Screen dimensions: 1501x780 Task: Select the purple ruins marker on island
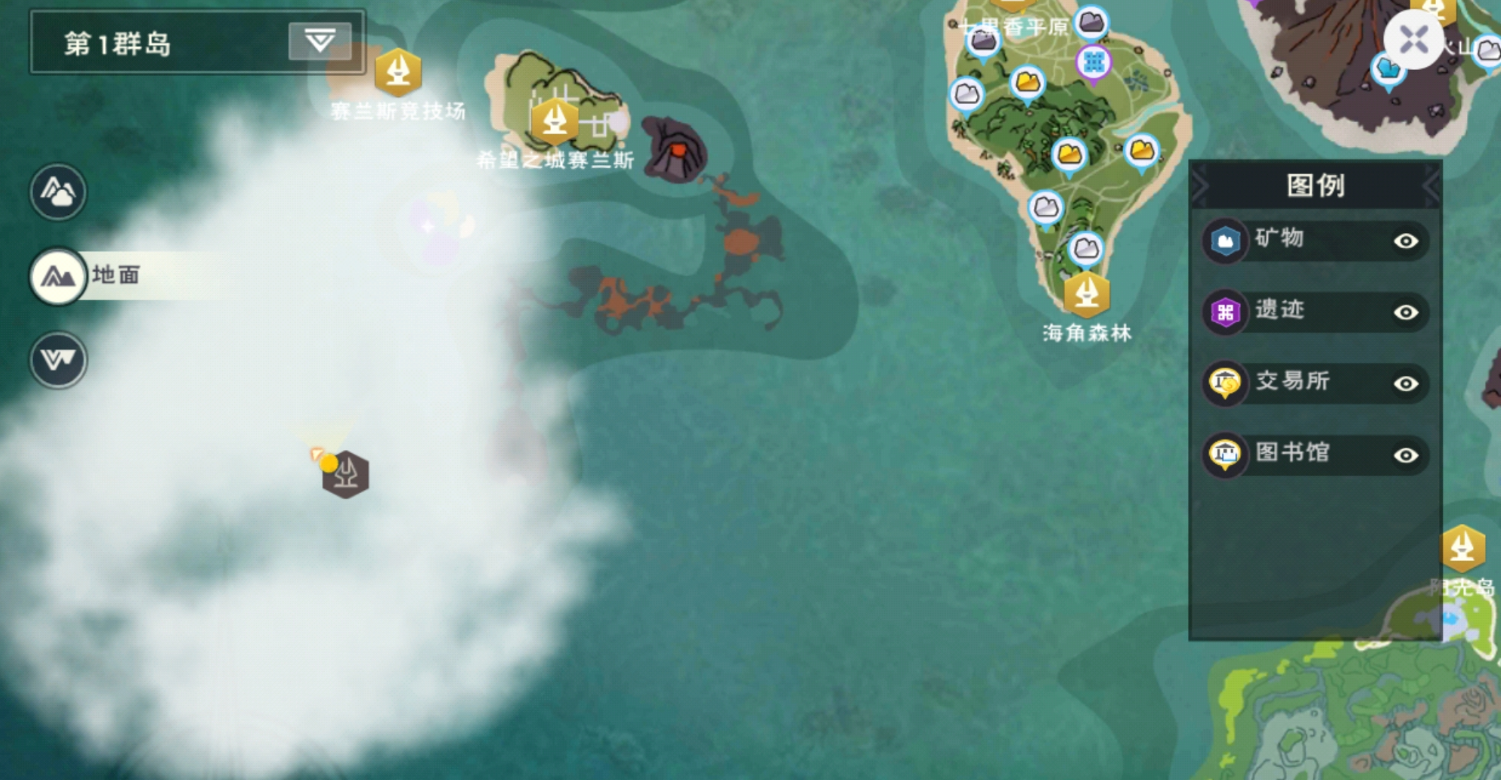[x=1093, y=62]
